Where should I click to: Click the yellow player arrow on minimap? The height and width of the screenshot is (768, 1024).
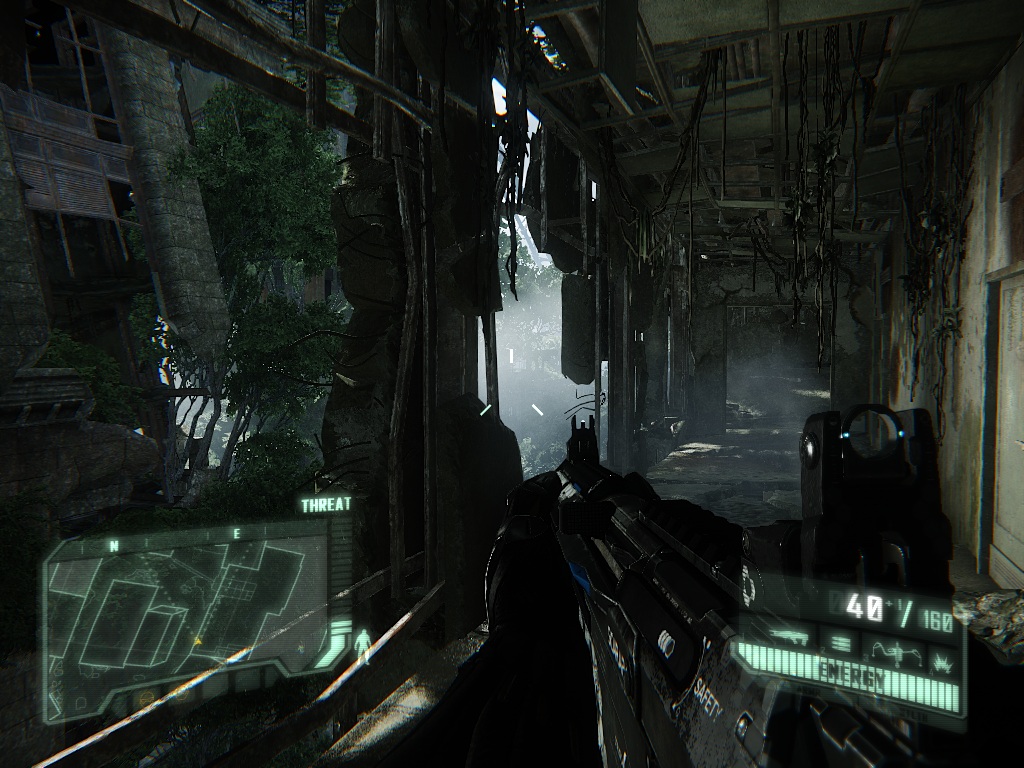tap(198, 640)
